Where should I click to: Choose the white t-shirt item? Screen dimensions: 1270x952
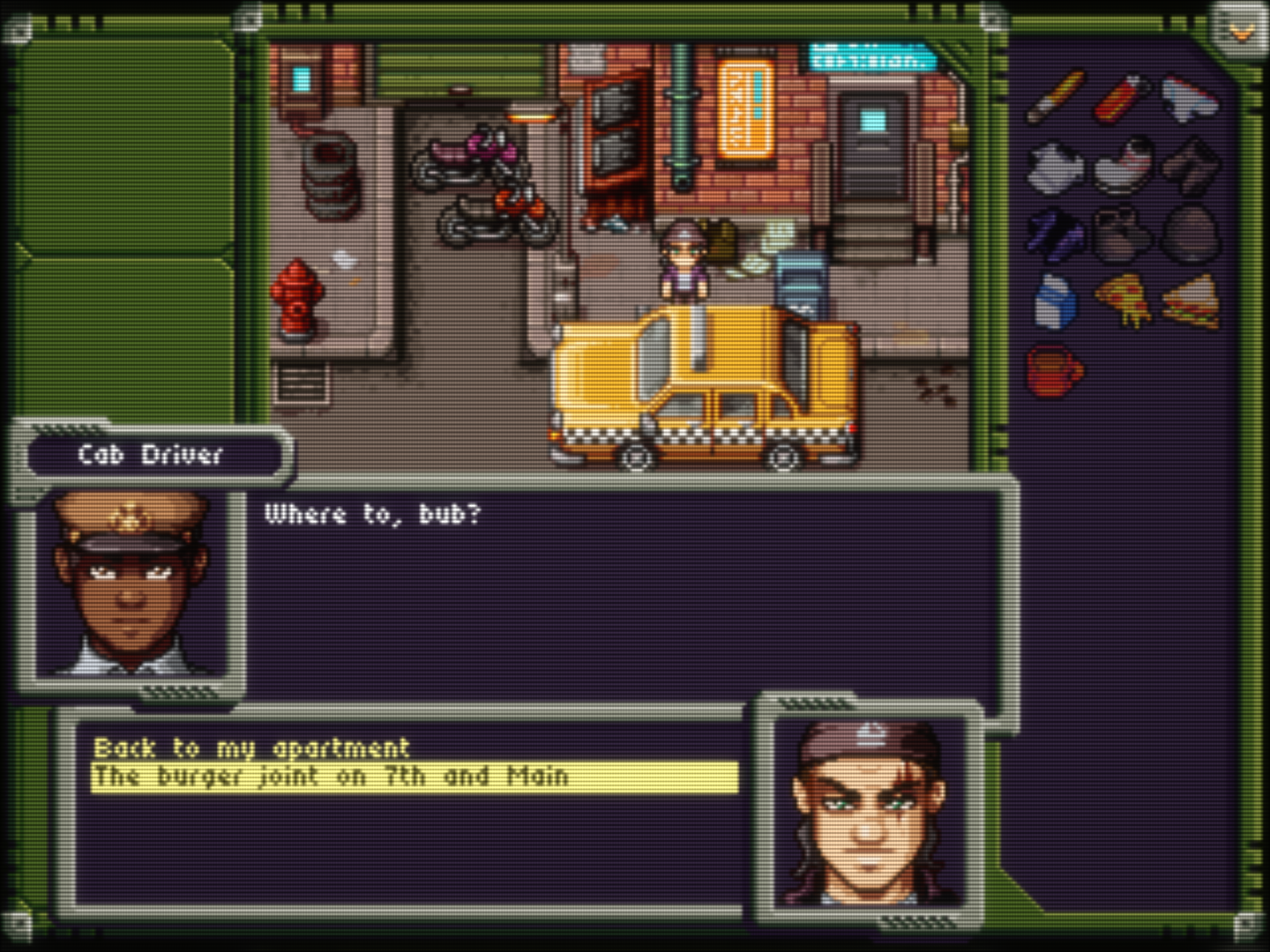pyautogui.click(x=1056, y=166)
